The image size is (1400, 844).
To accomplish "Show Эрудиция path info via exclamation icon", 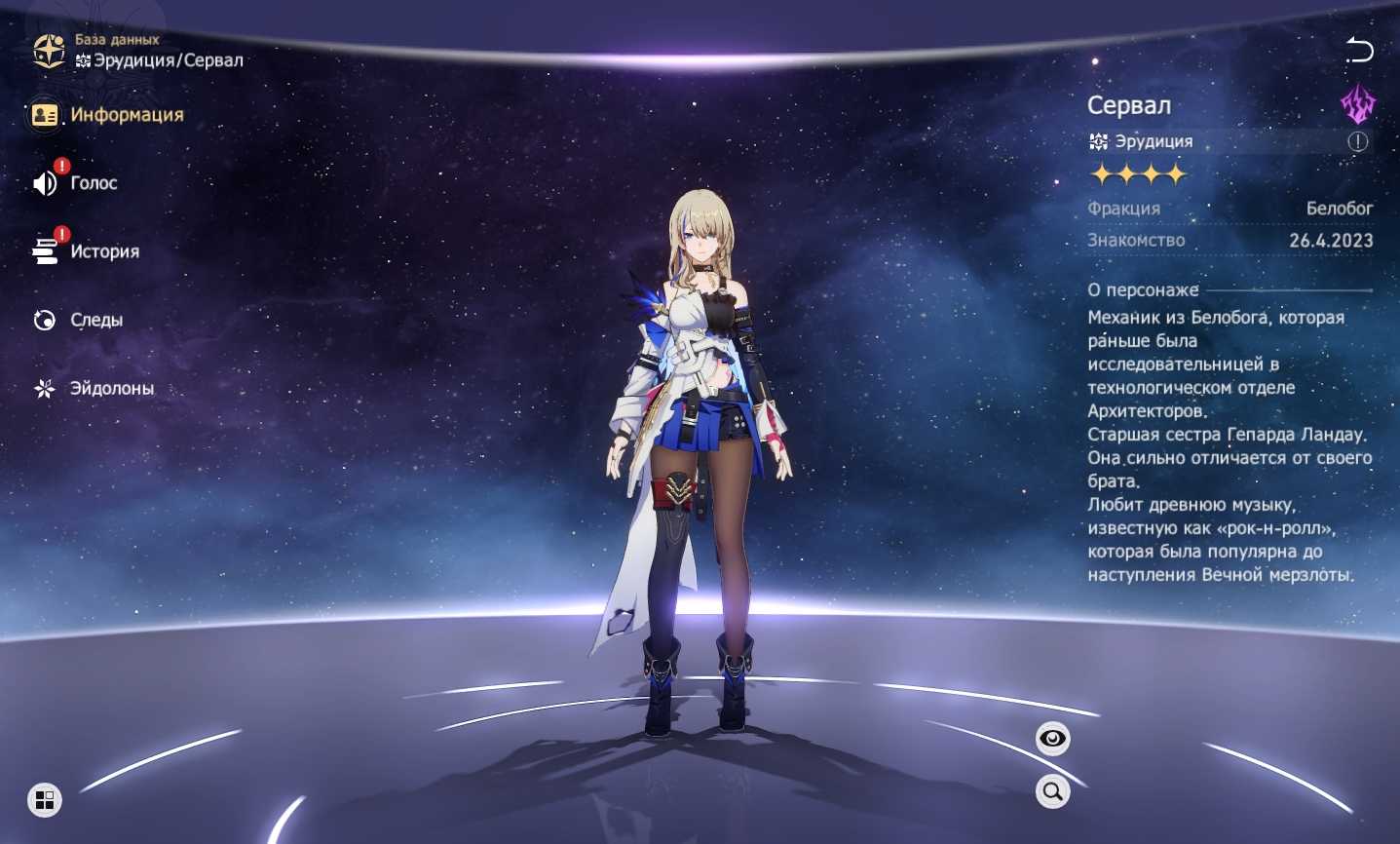I will [1358, 142].
